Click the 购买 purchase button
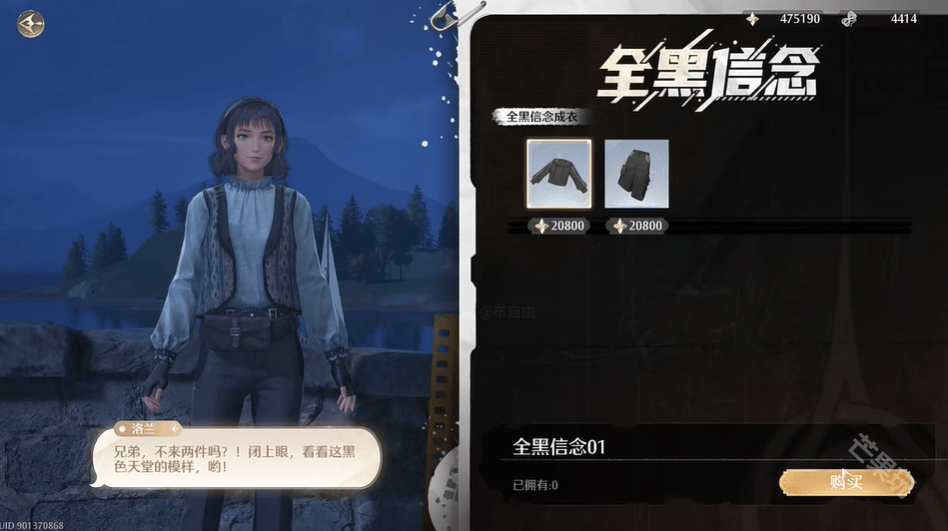 (x=846, y=482)
